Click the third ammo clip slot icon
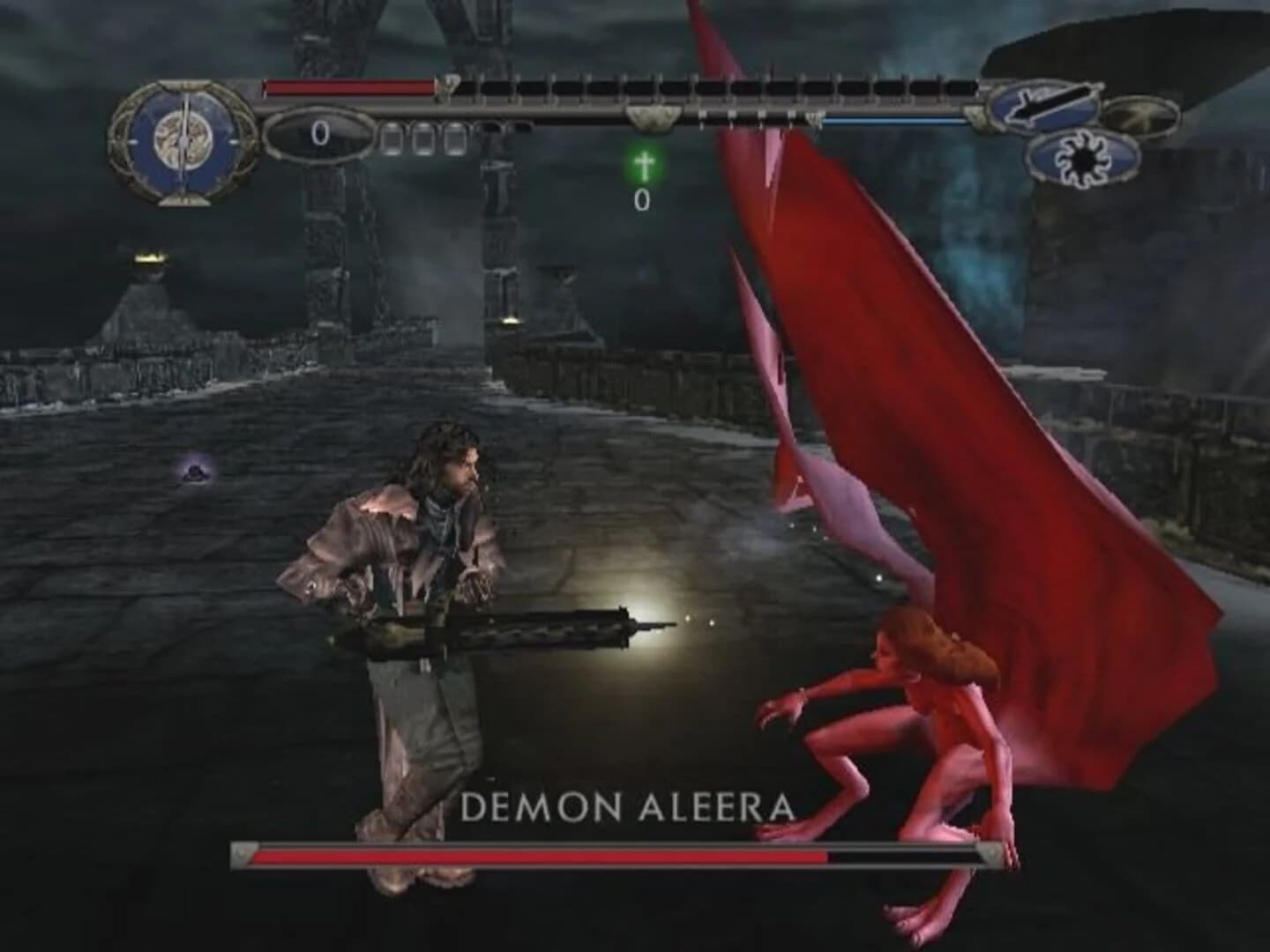 [x=455, y=138]
